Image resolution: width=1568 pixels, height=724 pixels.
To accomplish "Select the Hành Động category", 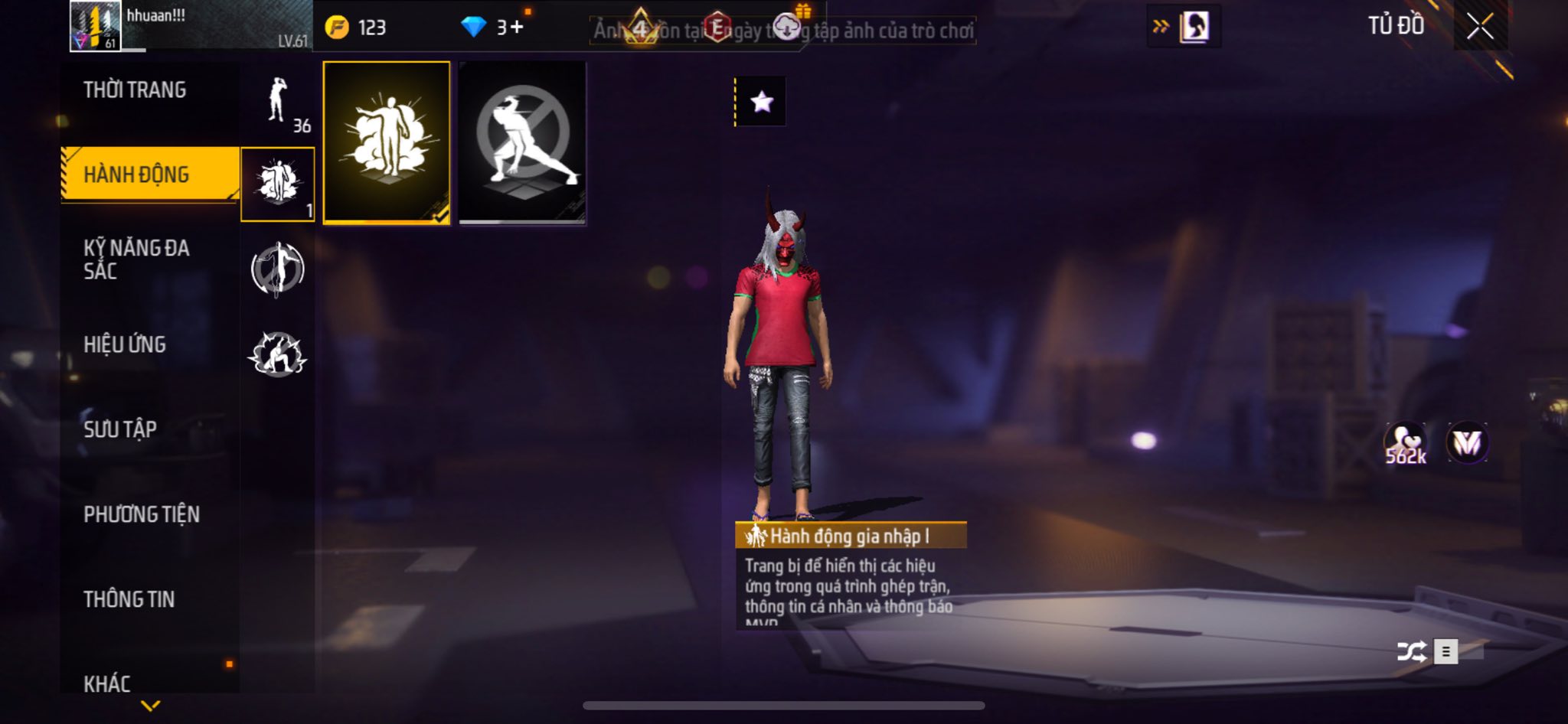I will (x=136, y=174).
